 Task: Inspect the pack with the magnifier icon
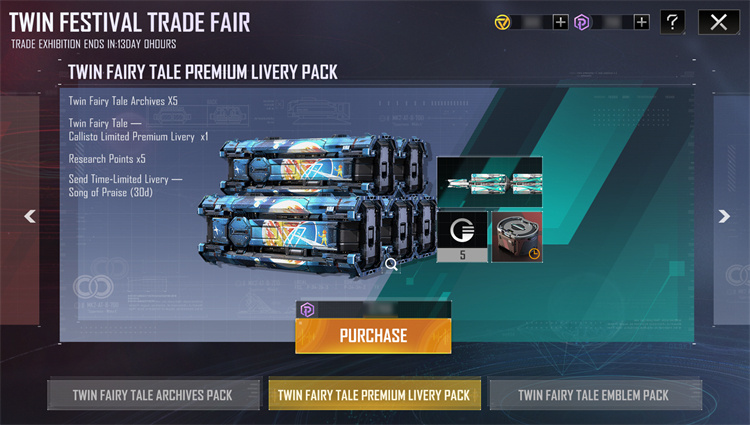click(391, 264)
